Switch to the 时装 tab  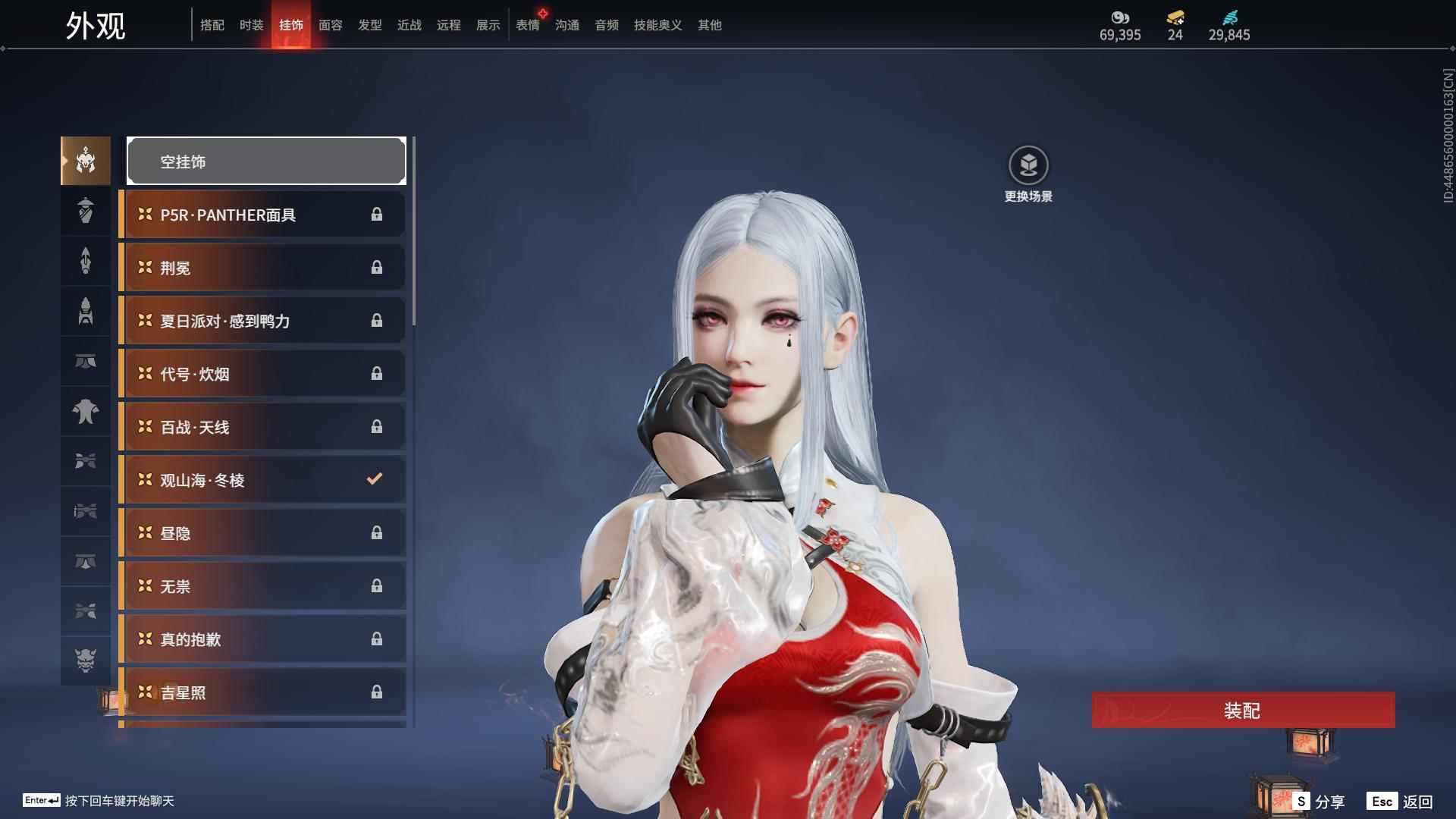[251, 25]
